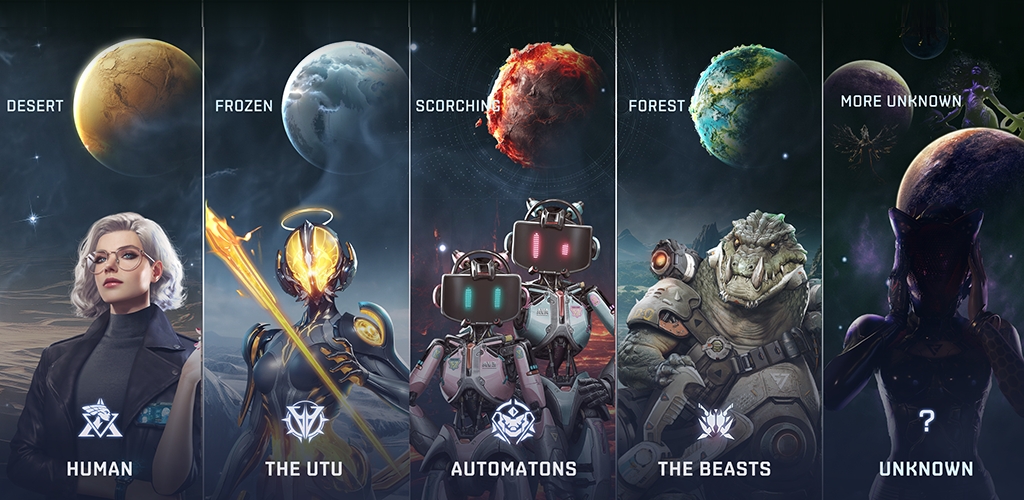Select The Beasts faction panel

[718, 300]
